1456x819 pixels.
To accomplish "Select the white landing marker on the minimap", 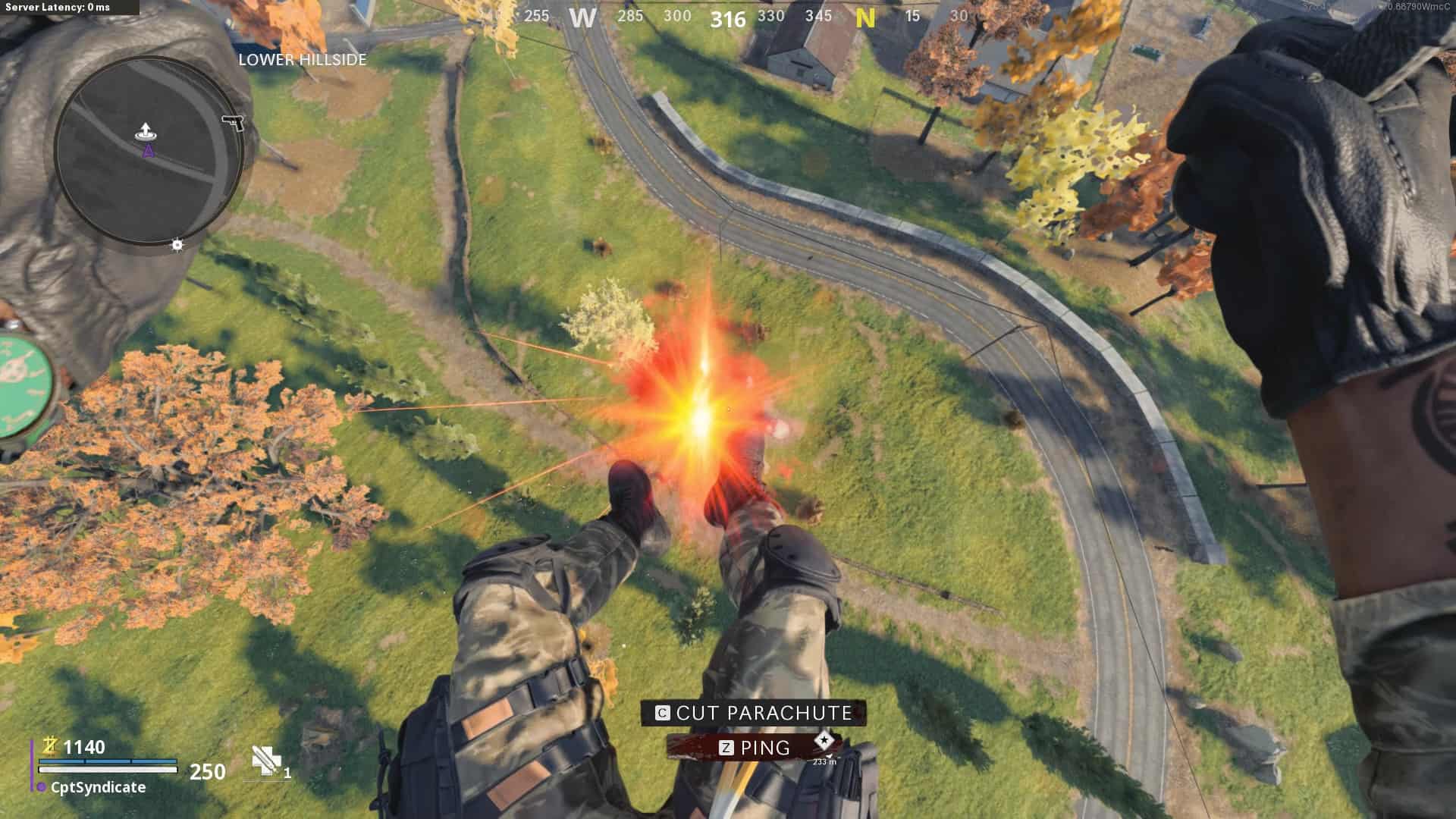I will click(146, 131).
